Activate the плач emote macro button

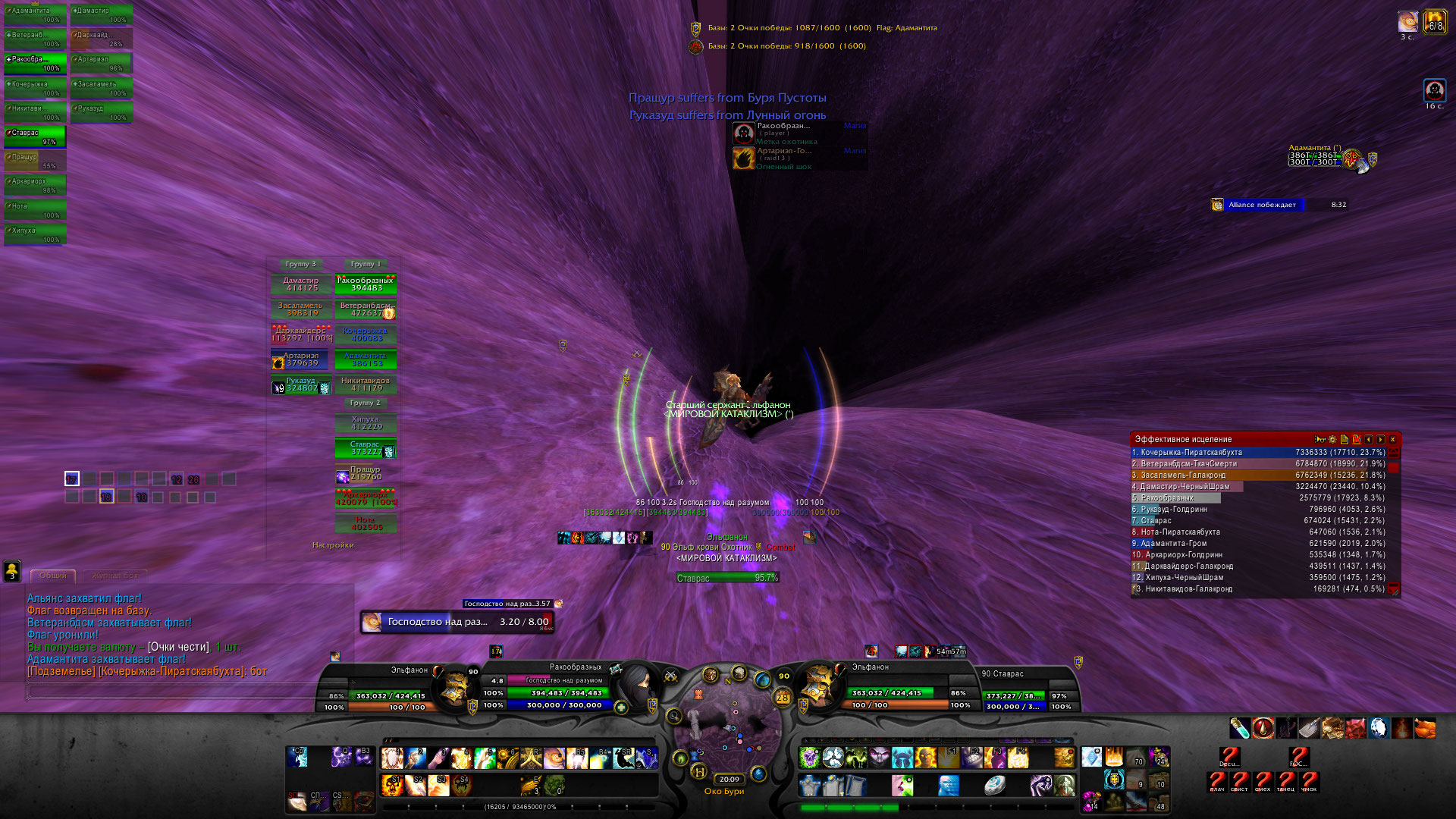tap(1217, 781)
